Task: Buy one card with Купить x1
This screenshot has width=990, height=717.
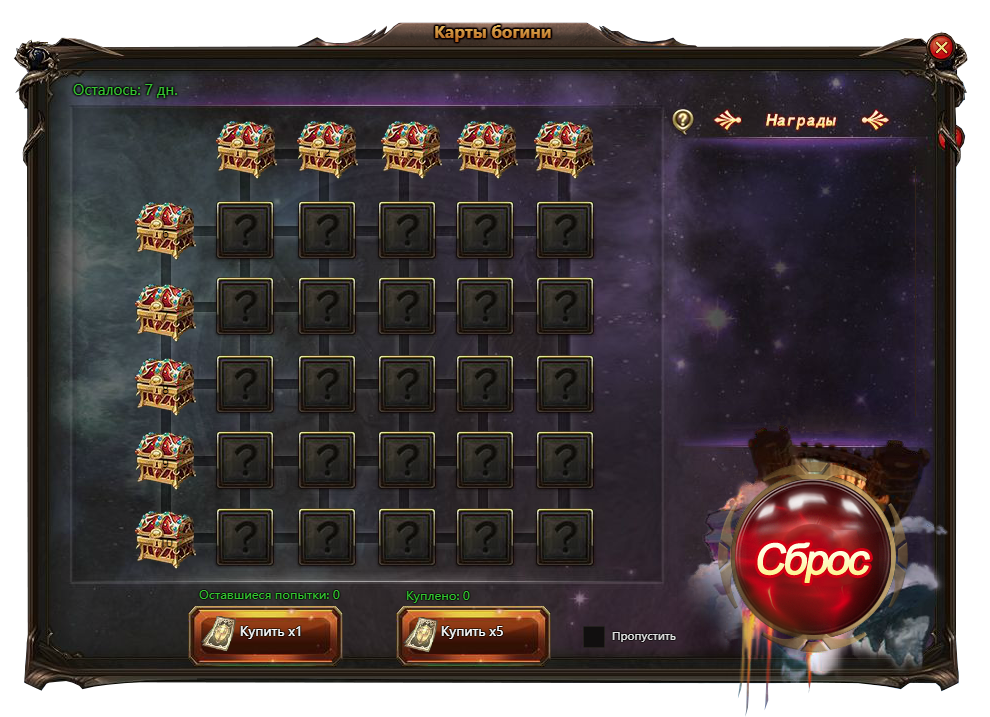Action: tap(265, 633)
